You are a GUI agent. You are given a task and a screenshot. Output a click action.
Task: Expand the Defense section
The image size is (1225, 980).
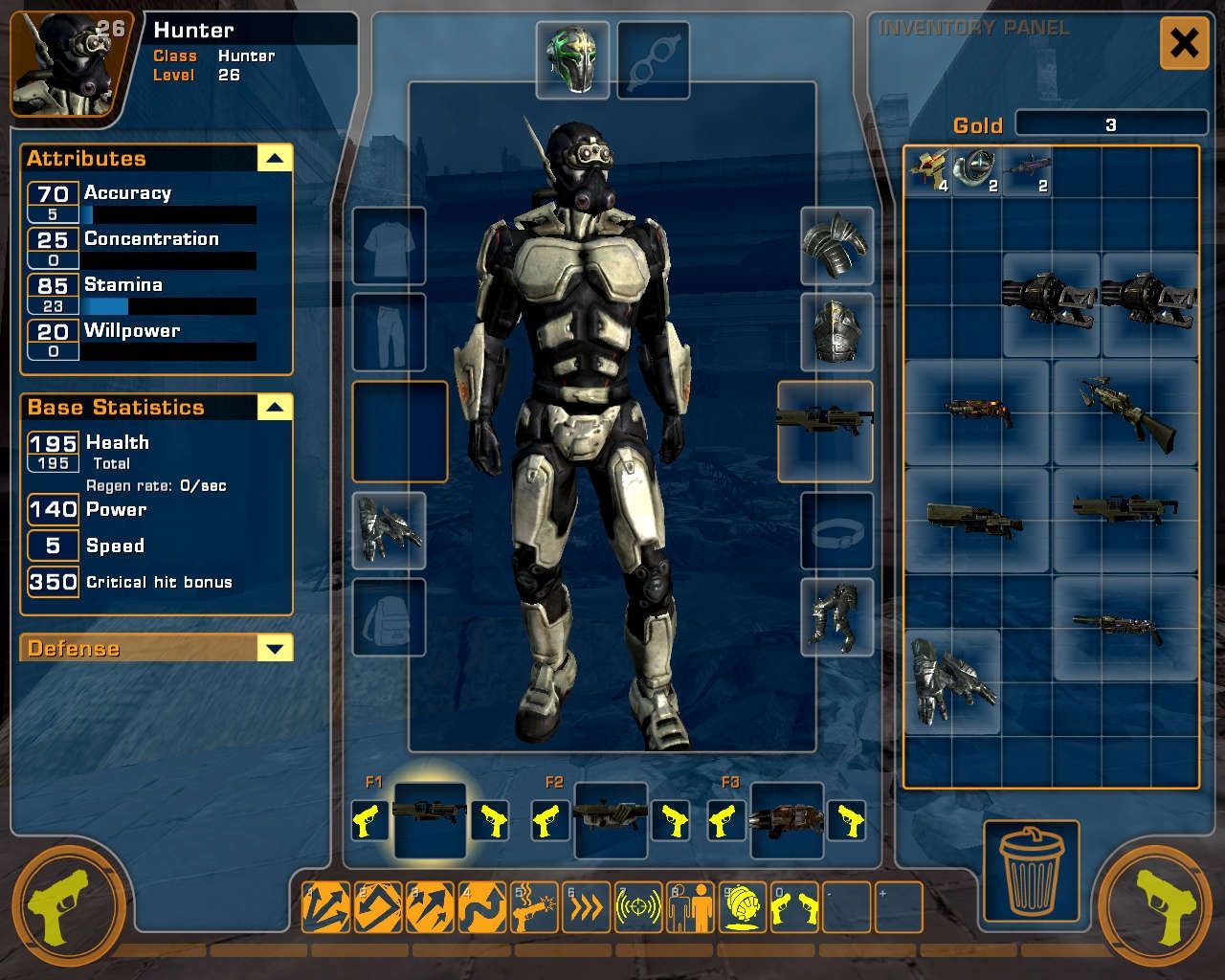pyautogui.click(x=275, y=649)
